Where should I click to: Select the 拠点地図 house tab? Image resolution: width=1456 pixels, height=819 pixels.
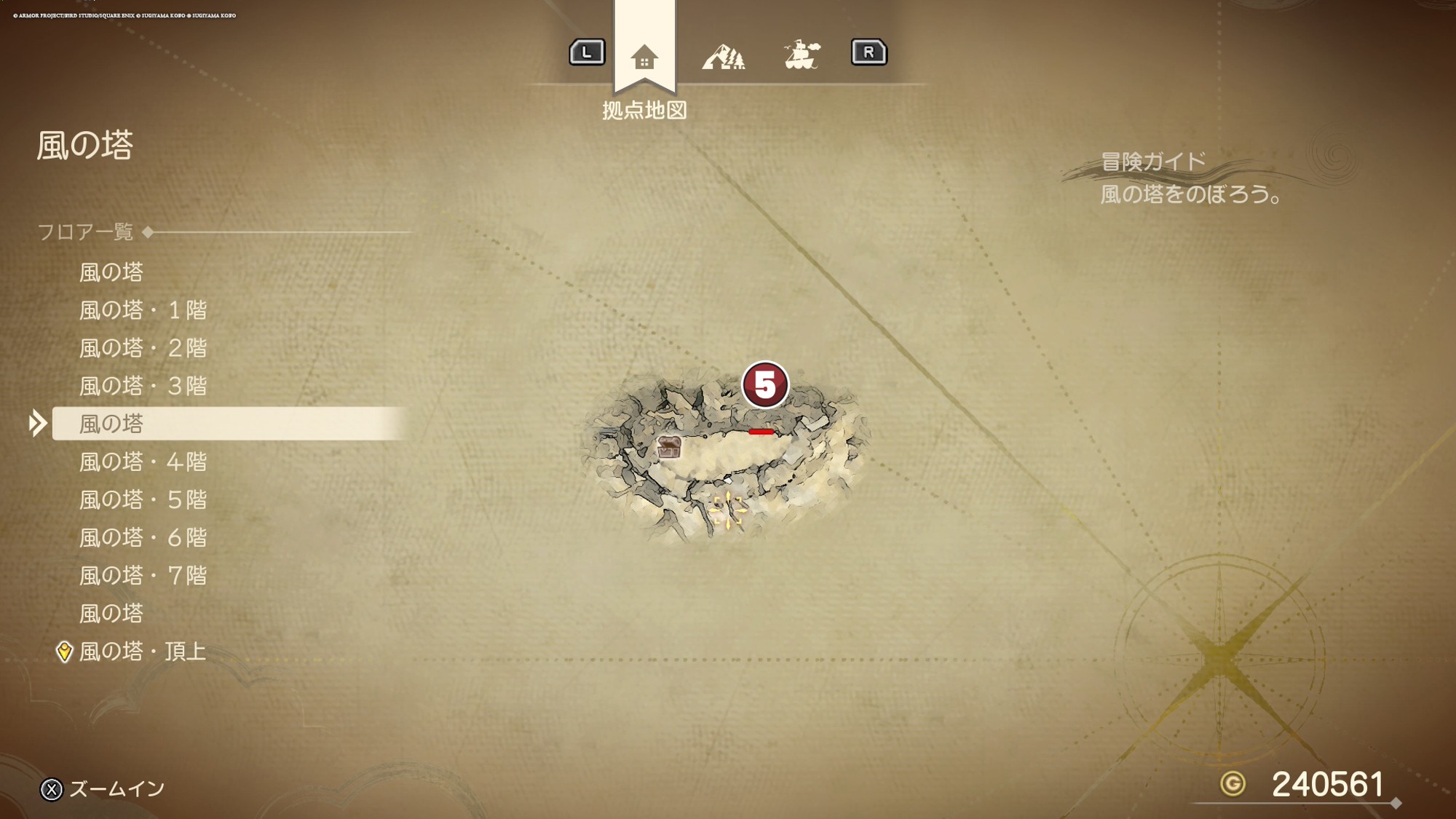click(x=644, y=57)
